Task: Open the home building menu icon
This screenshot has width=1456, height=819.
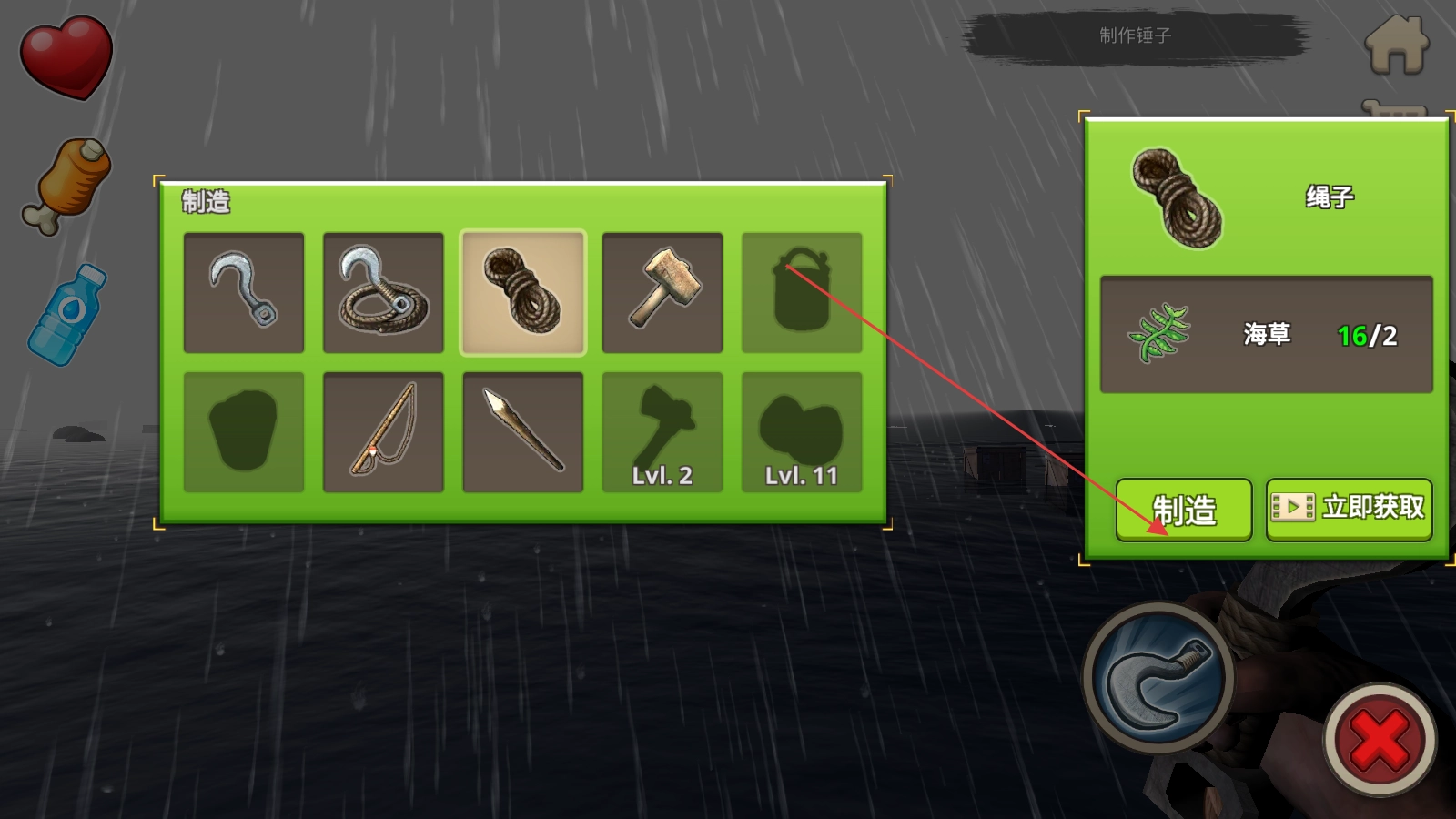Action: [x=1397, y=45]
